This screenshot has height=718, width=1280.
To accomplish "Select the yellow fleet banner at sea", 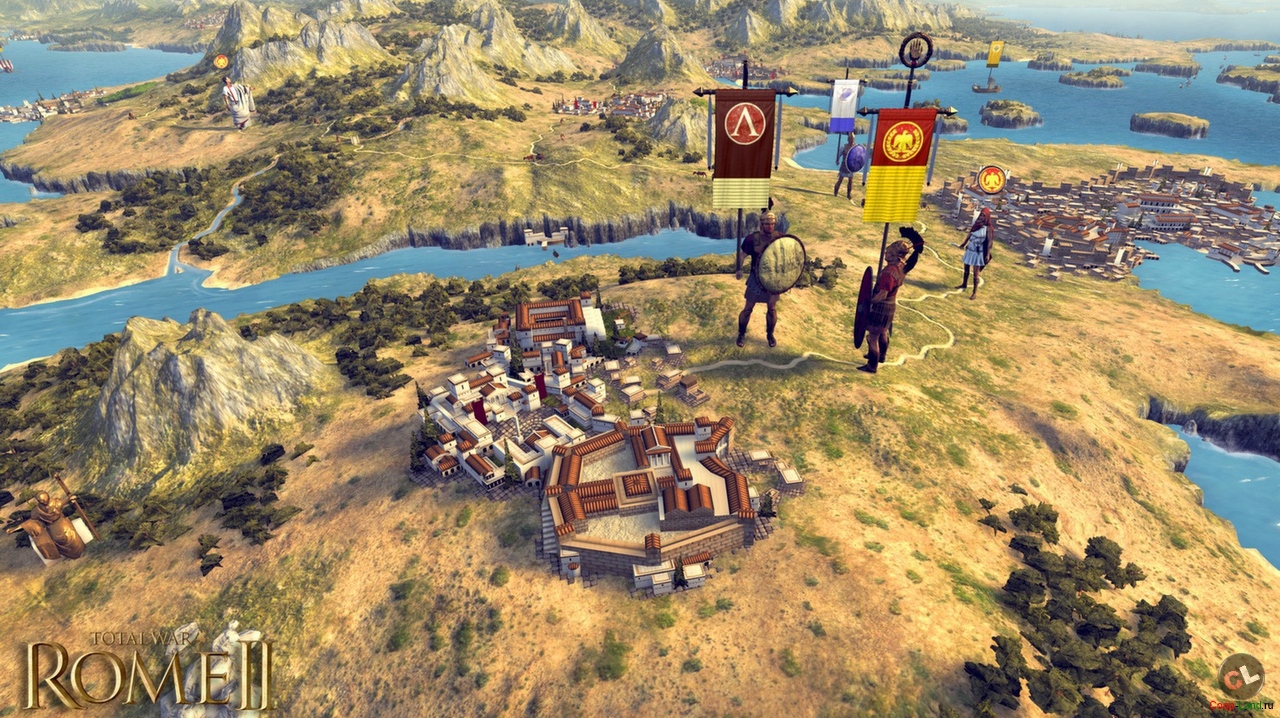I will pyautogui.click(x=995, y=54).
